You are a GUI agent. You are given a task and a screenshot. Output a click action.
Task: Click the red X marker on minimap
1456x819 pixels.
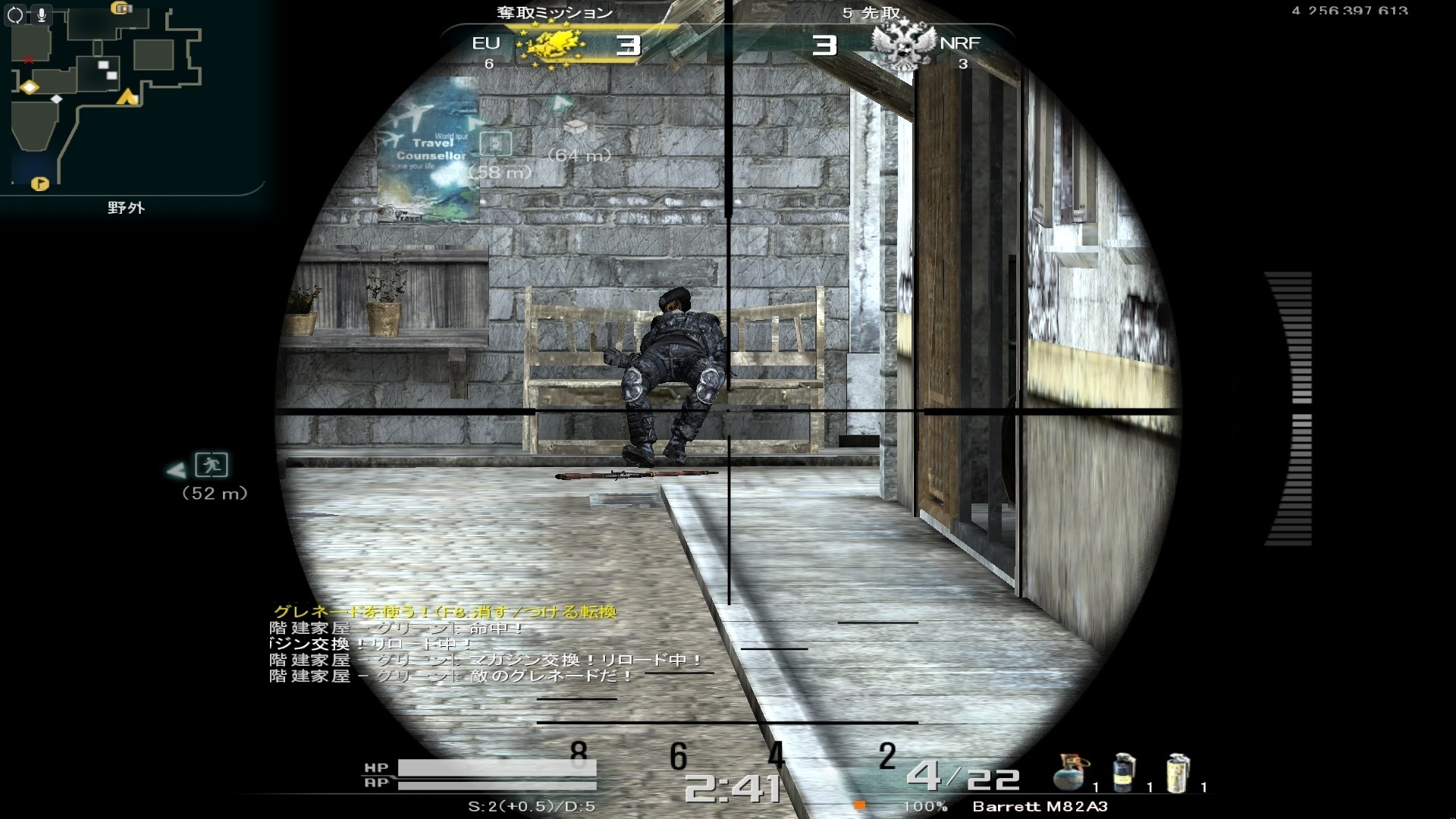[x=29, y=59]
